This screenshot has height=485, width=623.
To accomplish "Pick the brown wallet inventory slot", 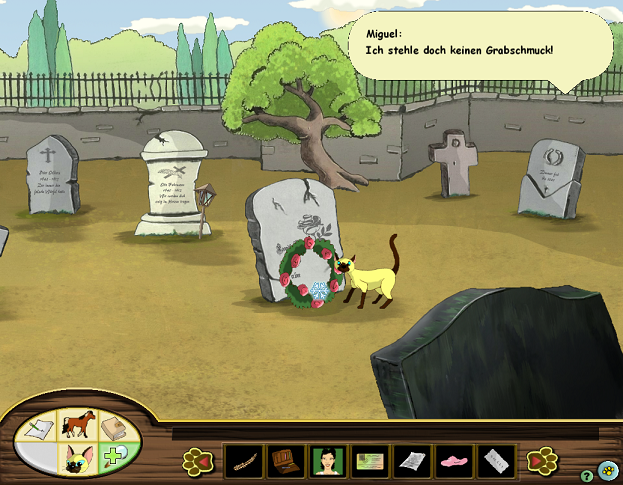I will pyautogui.click(x=286, y=461).
